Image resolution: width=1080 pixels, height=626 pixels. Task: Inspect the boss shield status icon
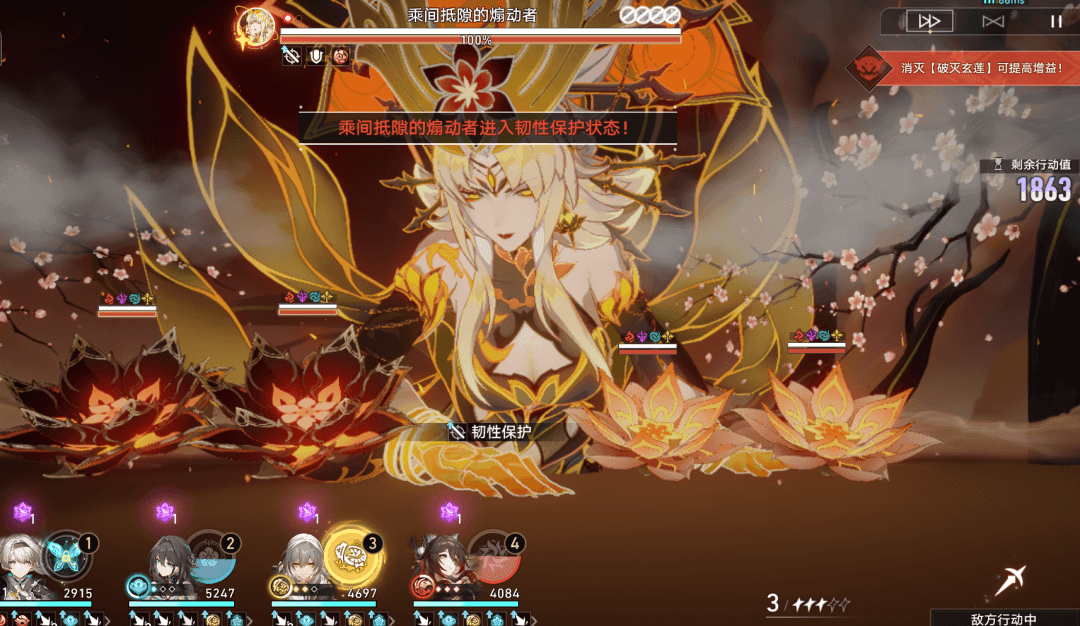316,57
